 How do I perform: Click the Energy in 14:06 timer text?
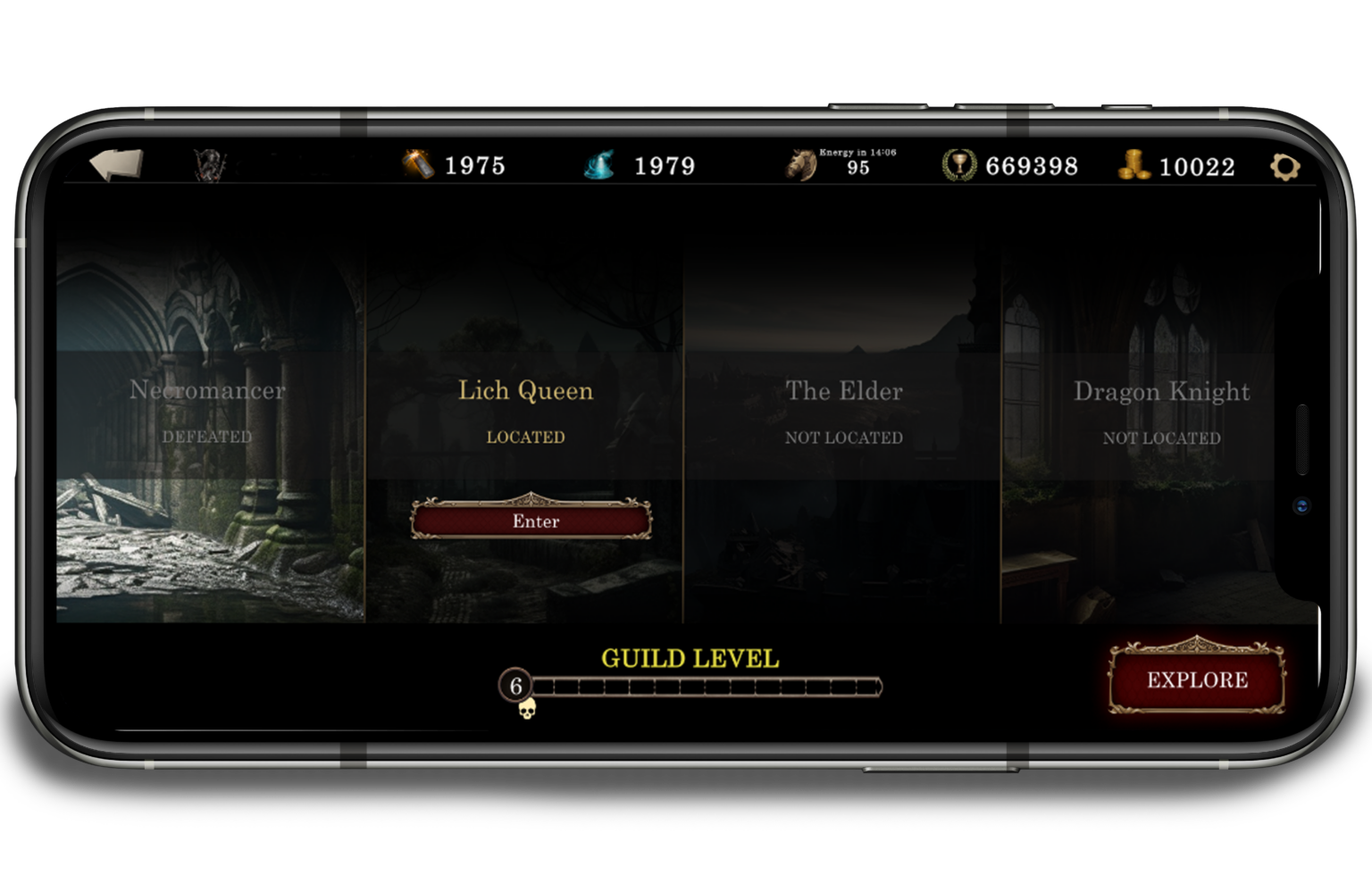[x=858, y=153]
